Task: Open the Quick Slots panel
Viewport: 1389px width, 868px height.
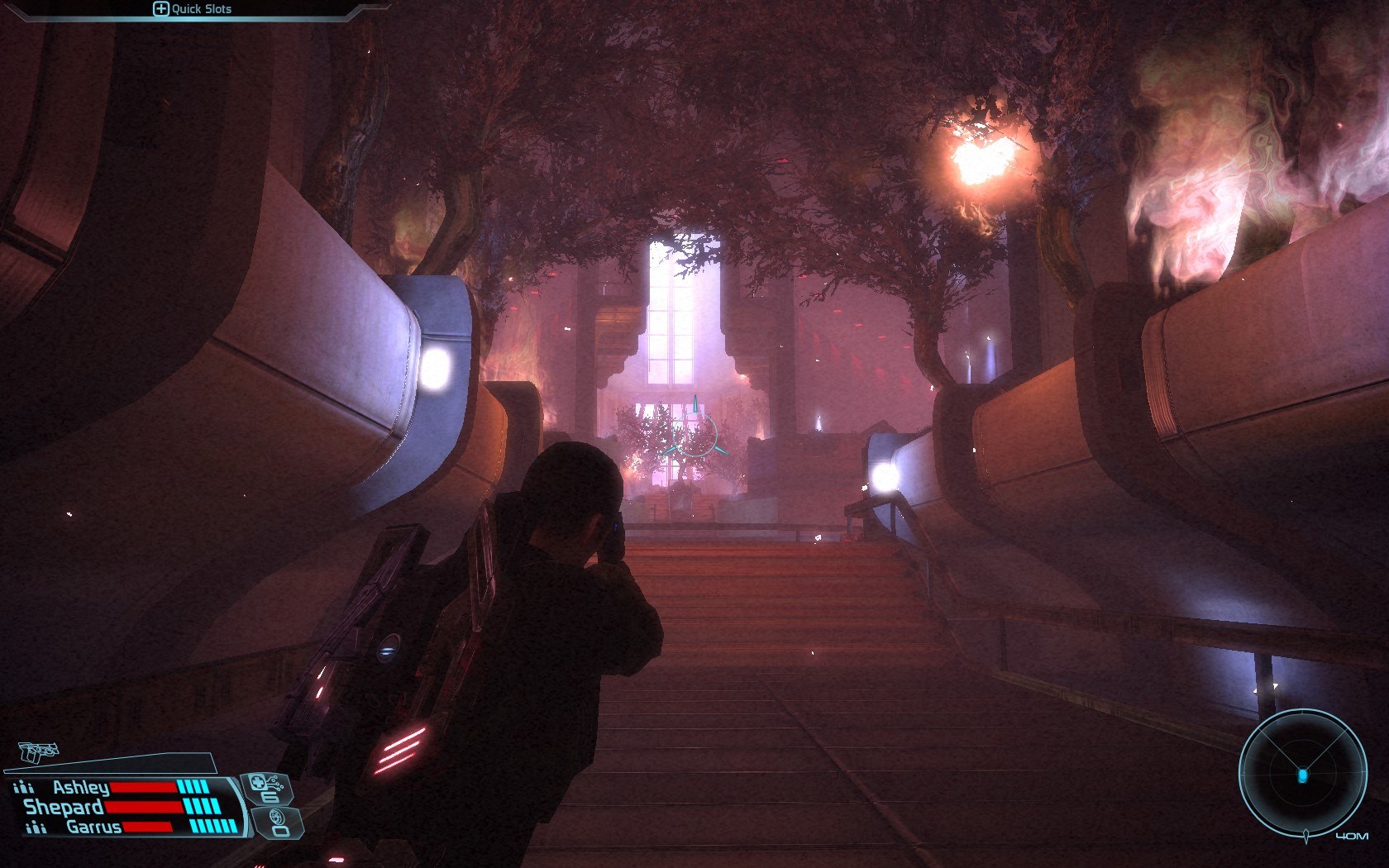Action: [x=192, y=9]
